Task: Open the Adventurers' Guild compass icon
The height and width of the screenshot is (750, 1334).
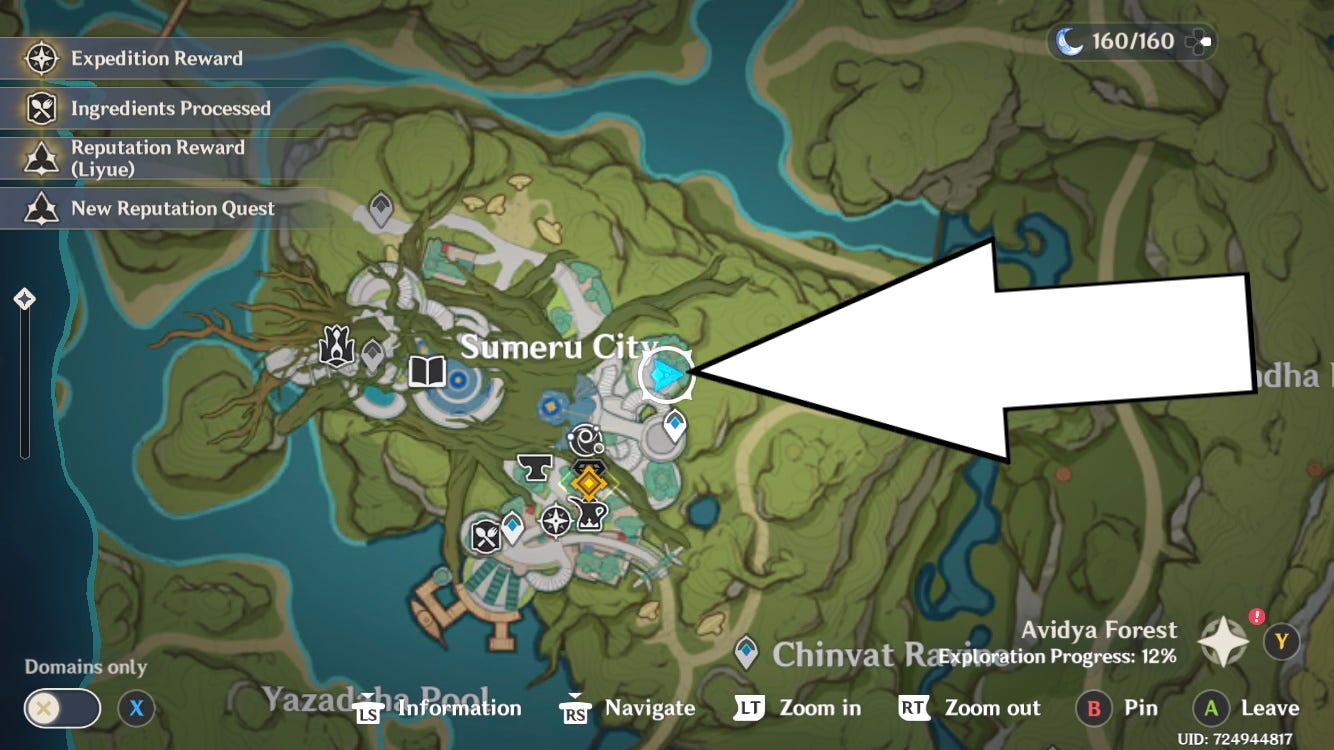Action: (557, 522)
